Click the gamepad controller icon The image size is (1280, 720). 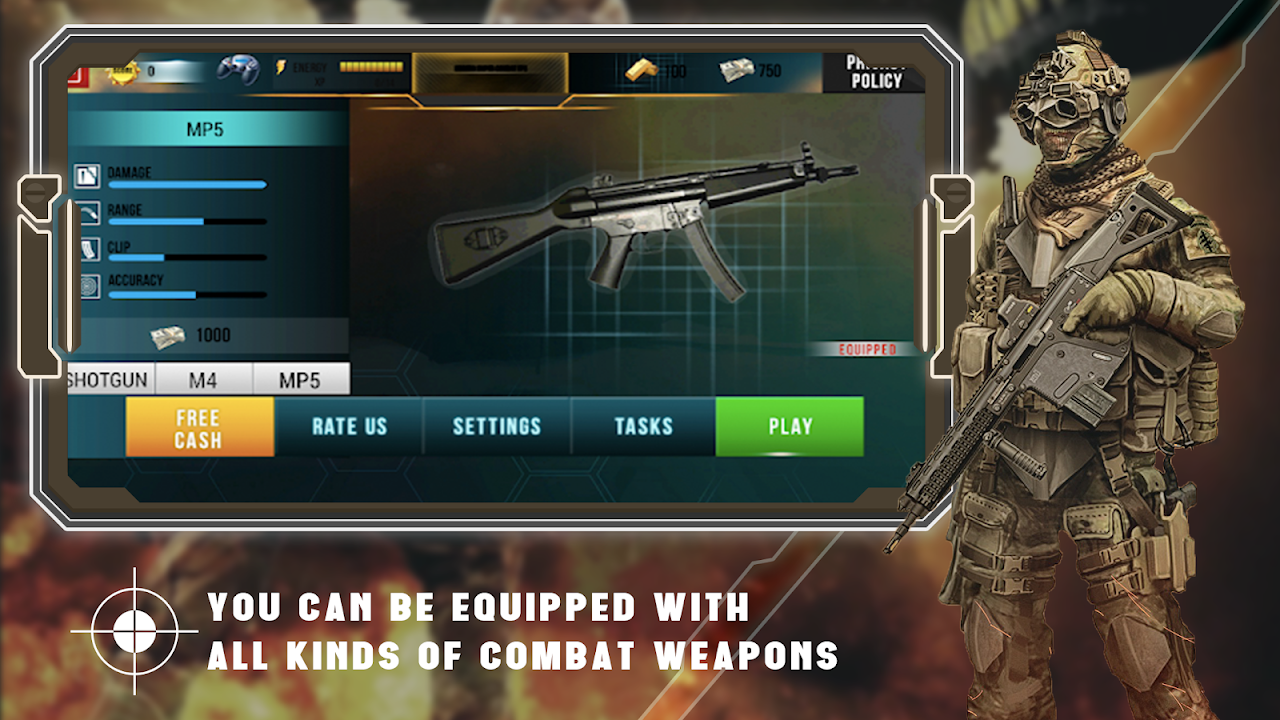pyautogui.click(x=238, y=70)
